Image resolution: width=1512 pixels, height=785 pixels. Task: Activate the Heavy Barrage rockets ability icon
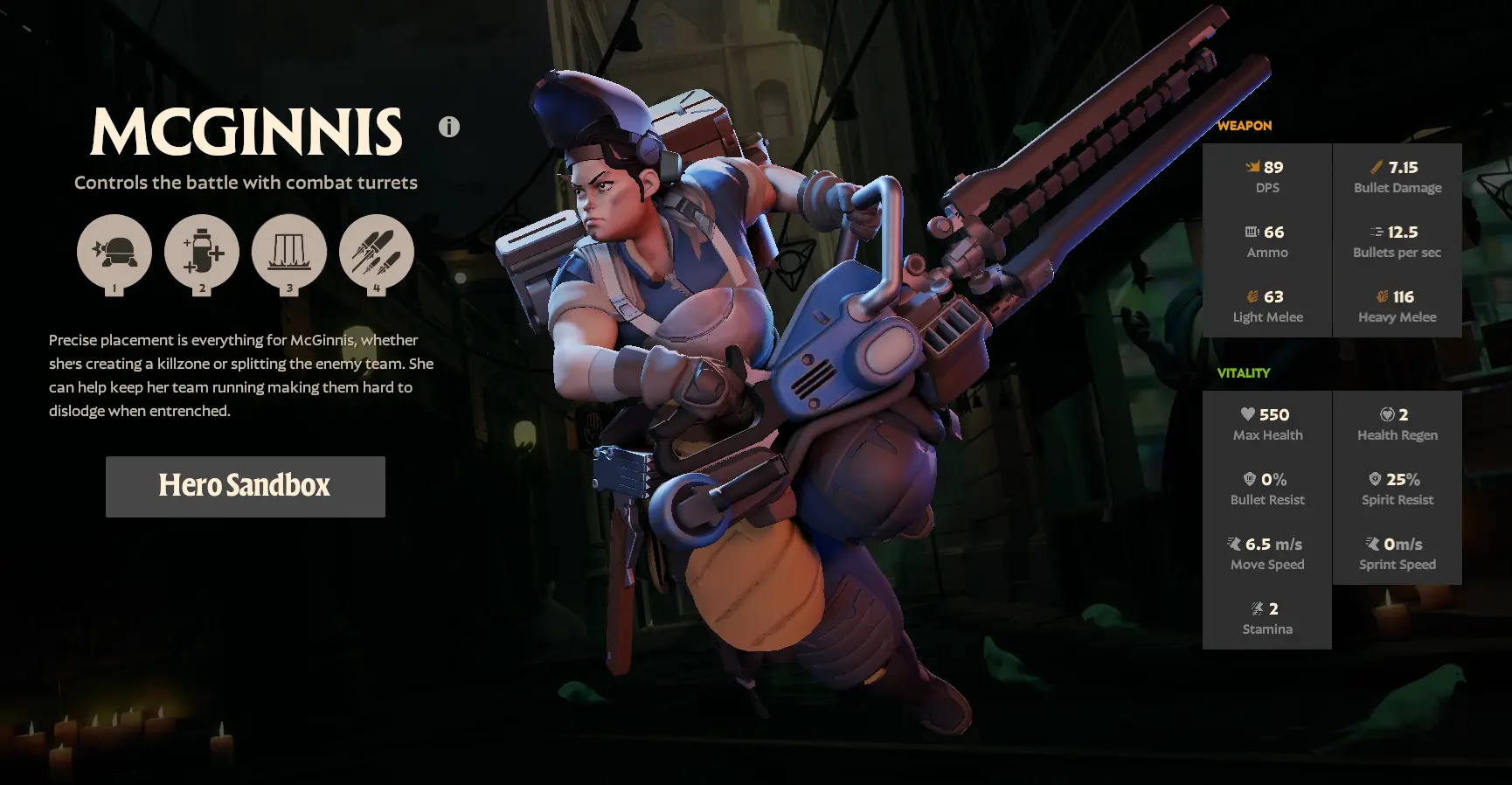pos(377,252)
